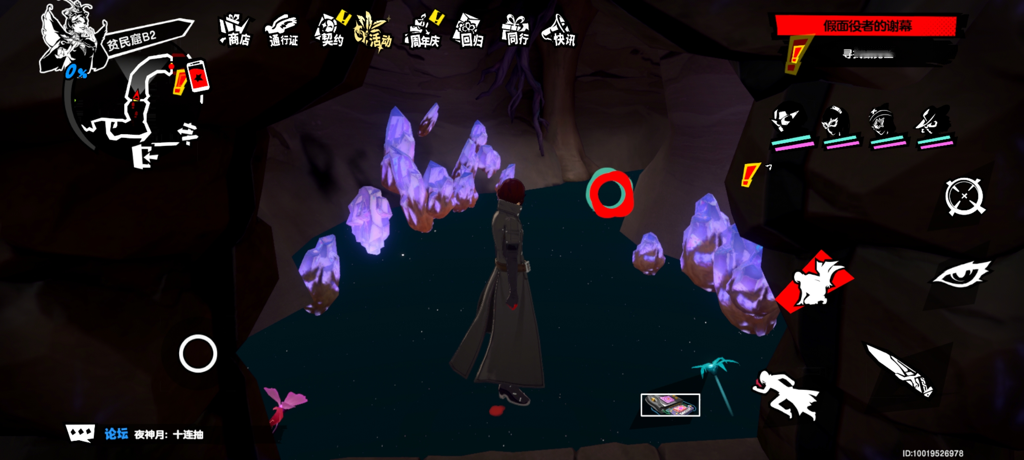Tap the red phone icon
Screen dimensions: 1024x460
197,77
